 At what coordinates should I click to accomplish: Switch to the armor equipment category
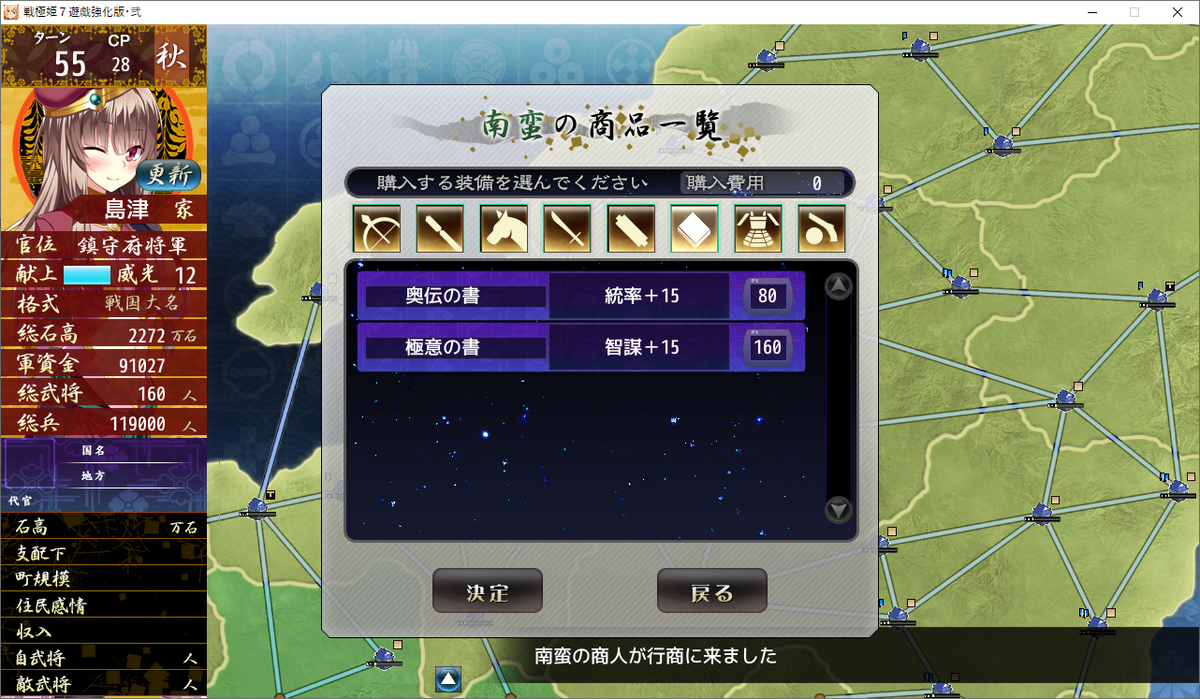pos(758,229)
